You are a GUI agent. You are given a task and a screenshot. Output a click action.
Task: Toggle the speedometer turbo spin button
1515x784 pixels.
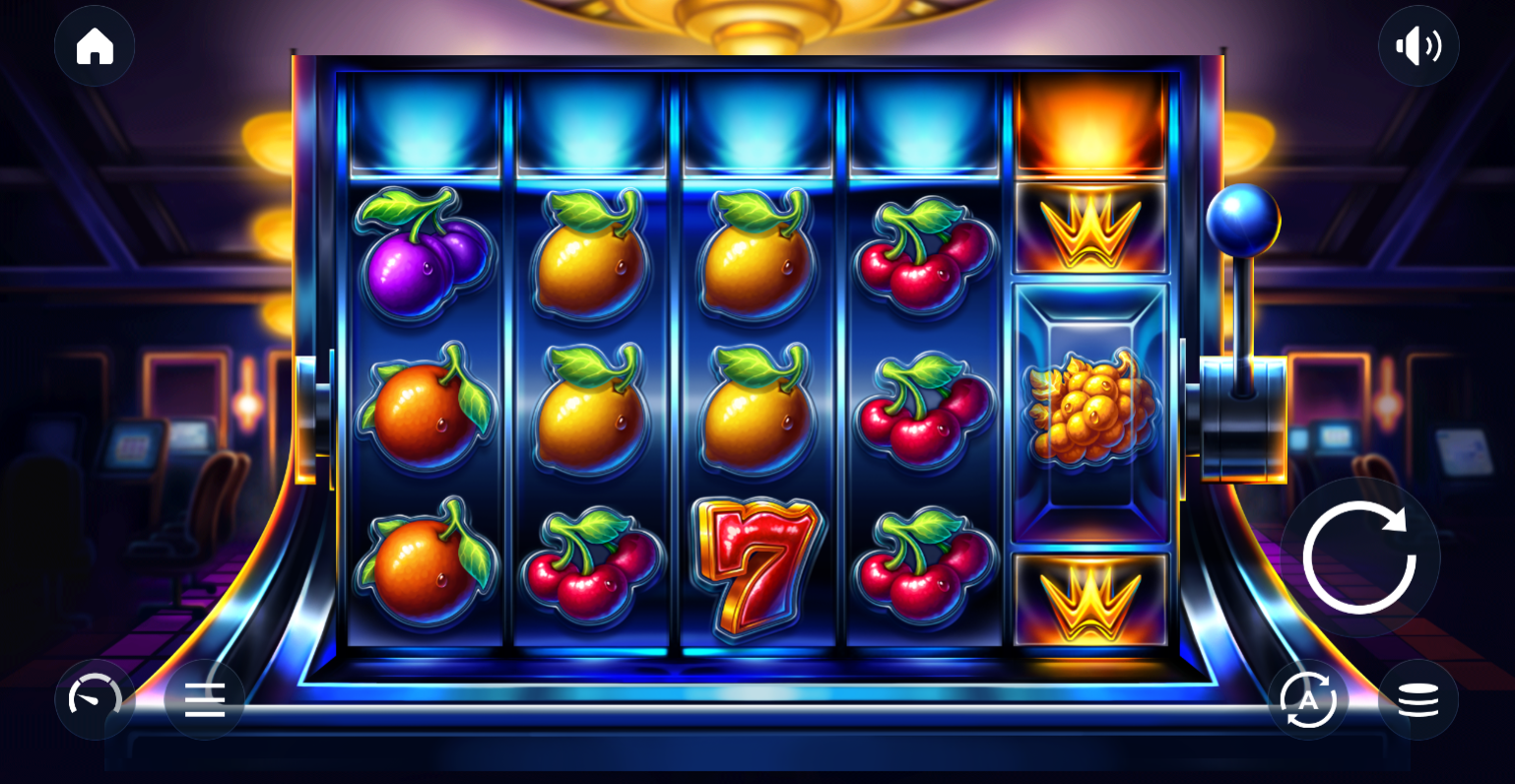[95, 699]
